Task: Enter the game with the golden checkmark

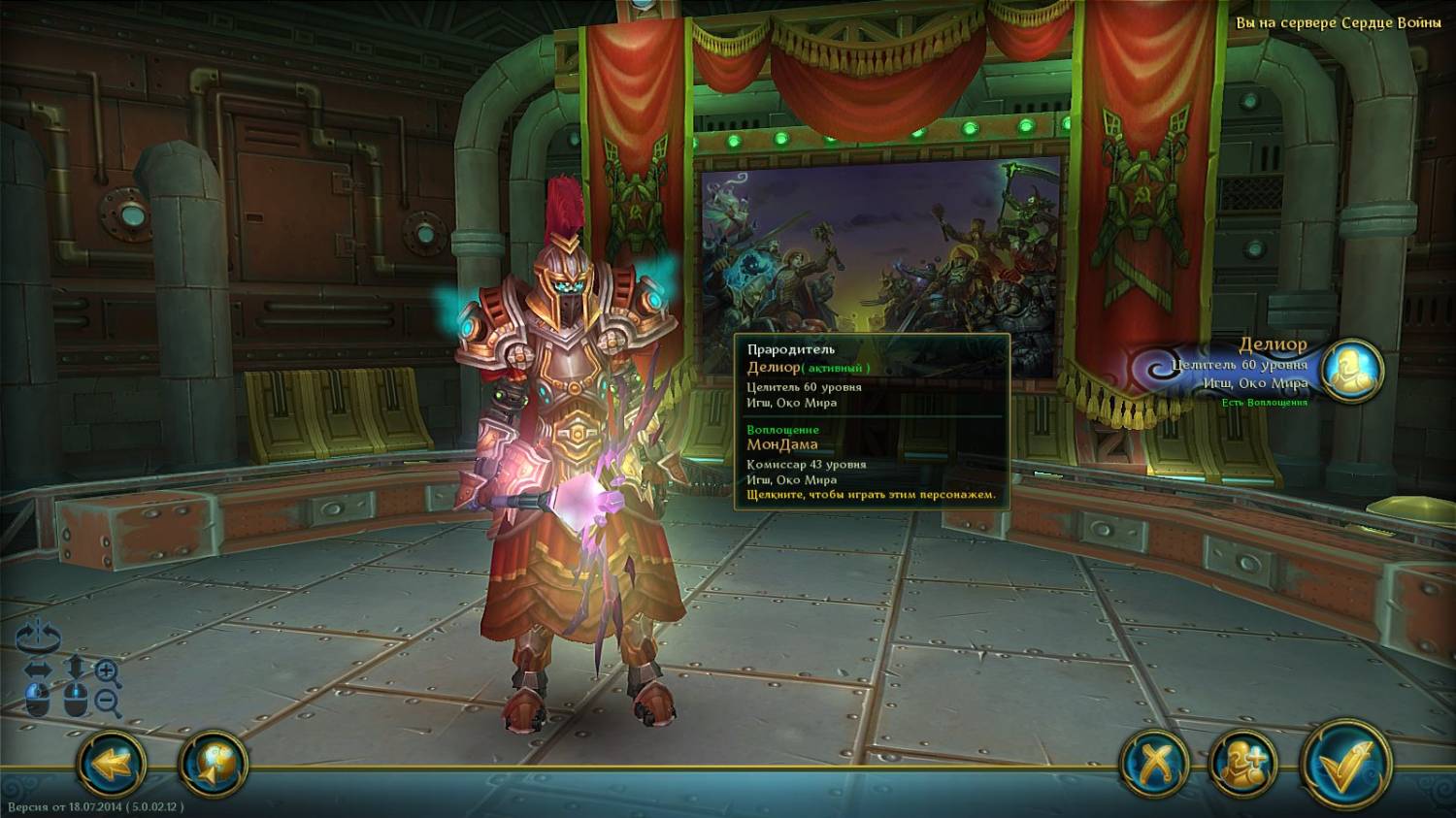Action: tap(1345, 765)
